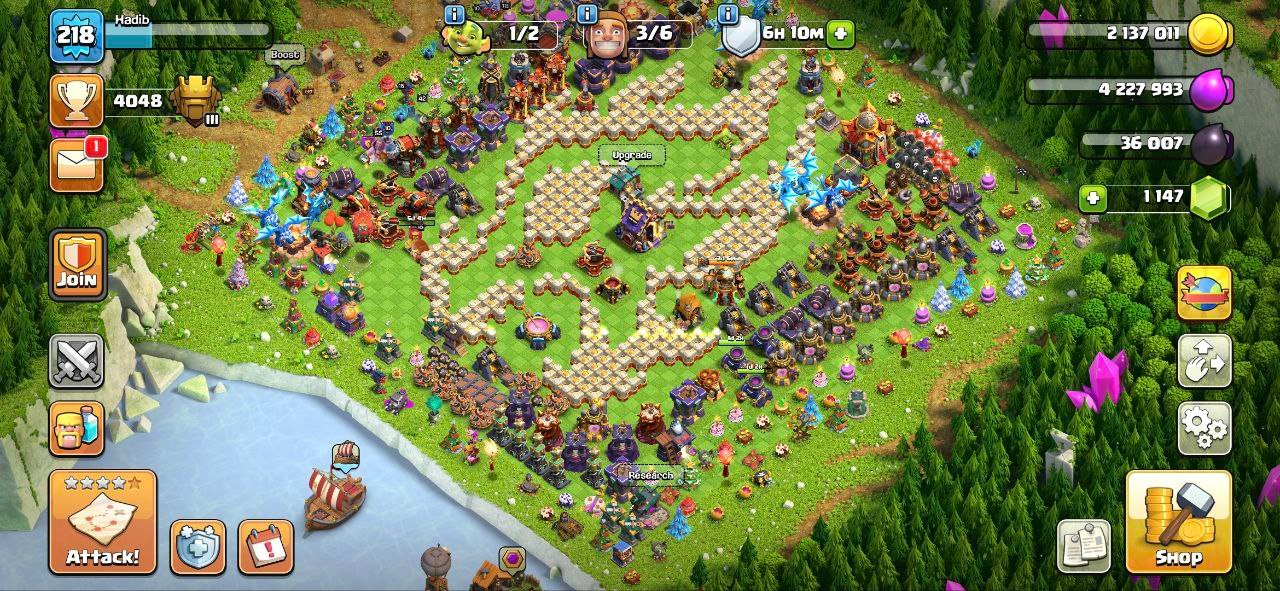Open the blue shield plus button
The width and height of the screenshot is (1280, 591).
pos(197,547)
